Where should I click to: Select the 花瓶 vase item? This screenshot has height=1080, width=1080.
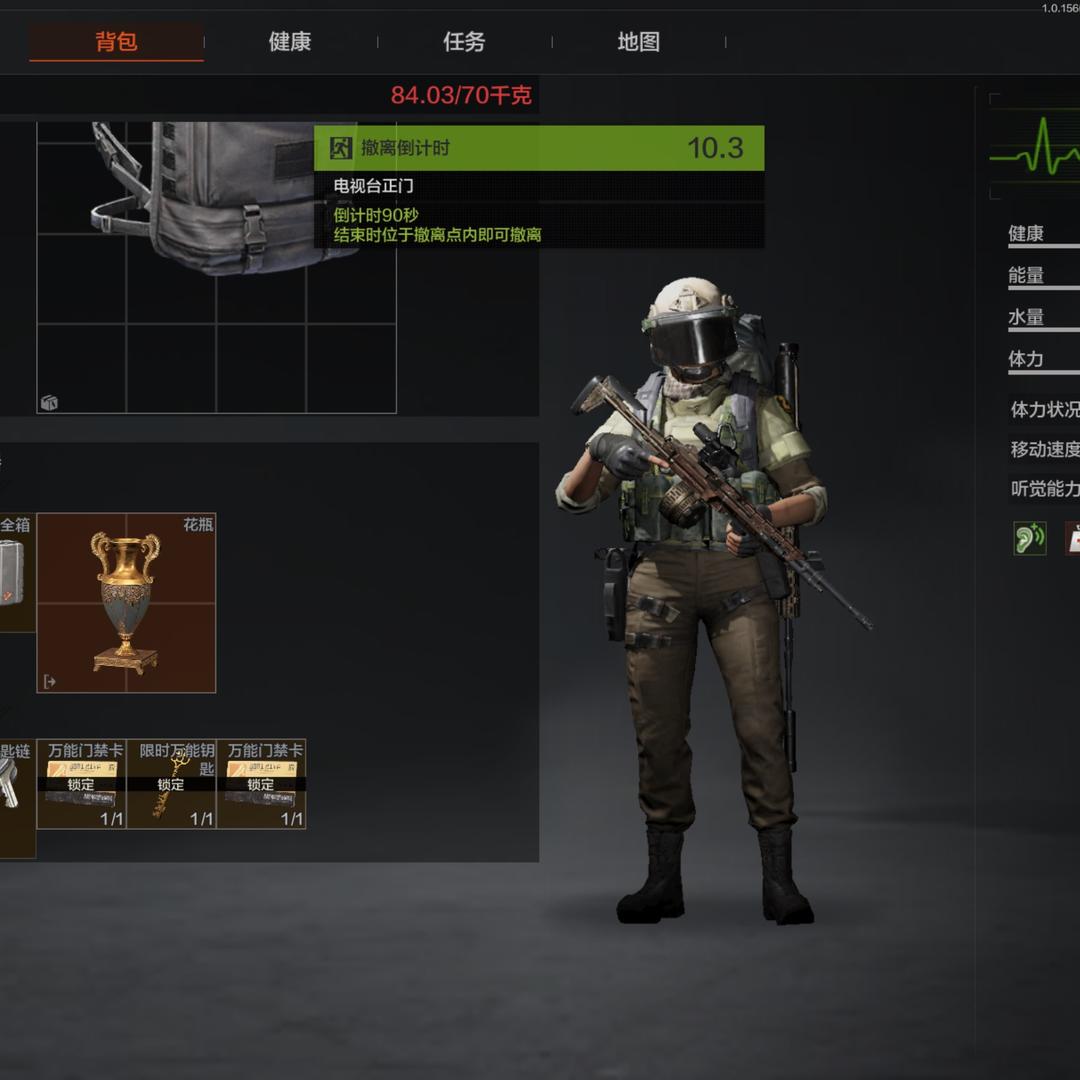tap(126, 603)
